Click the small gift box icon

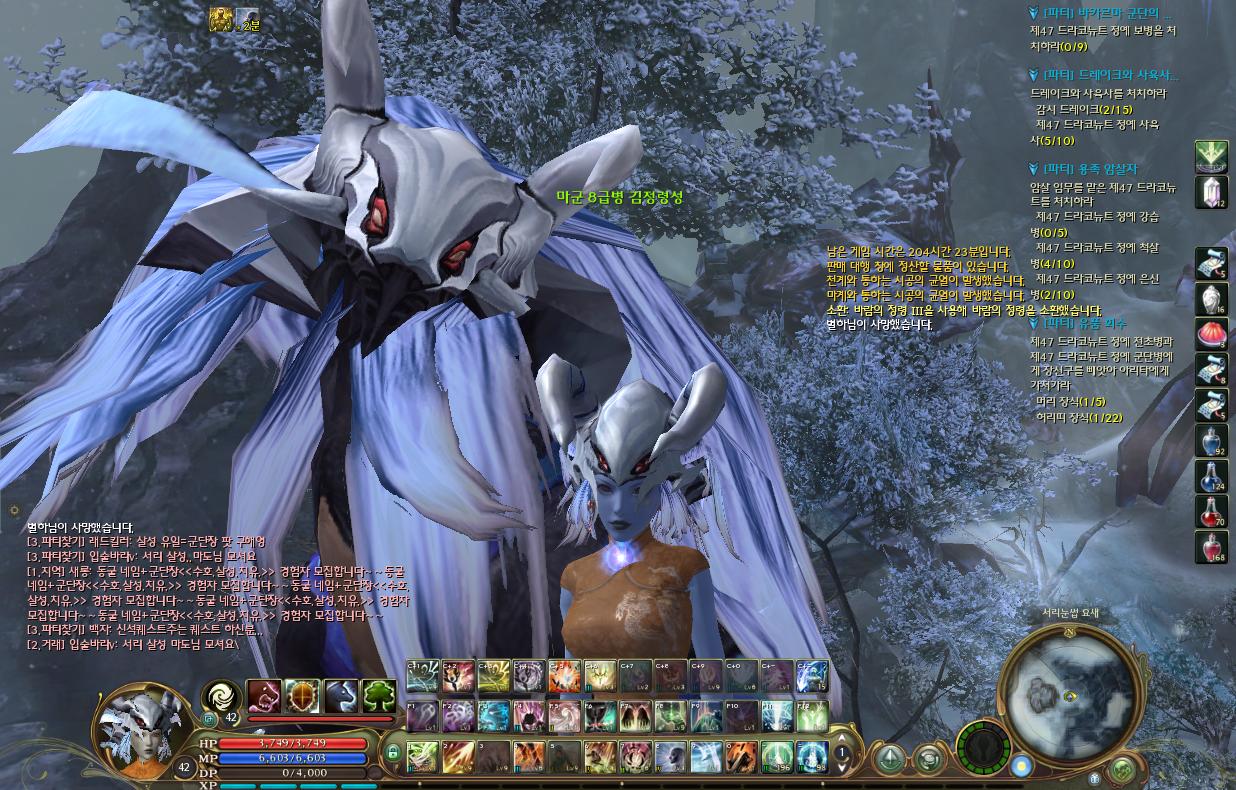pyautogui.click(x=1096, y=776)
